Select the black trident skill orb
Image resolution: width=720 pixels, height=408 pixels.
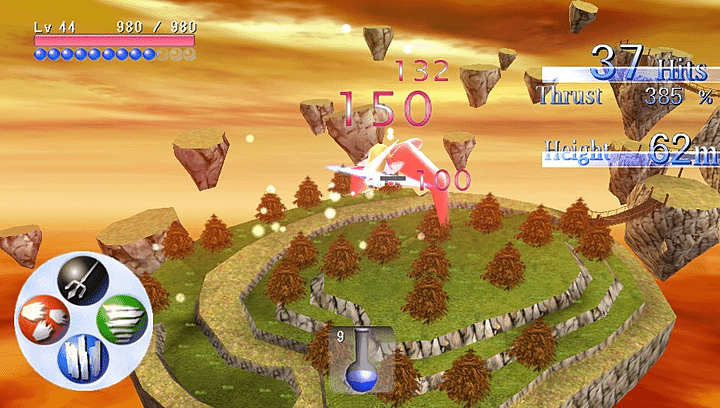[x=82, y=281]
